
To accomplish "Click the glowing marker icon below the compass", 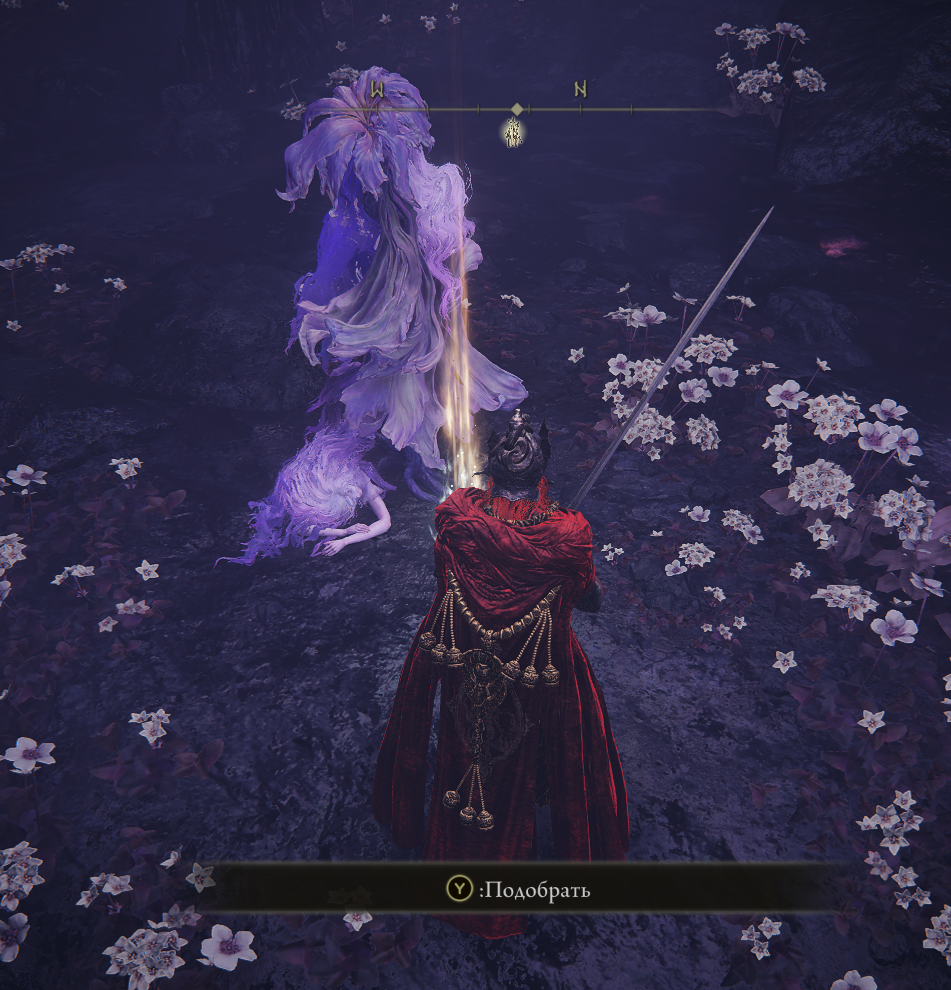I will click(x=514, y=132).
